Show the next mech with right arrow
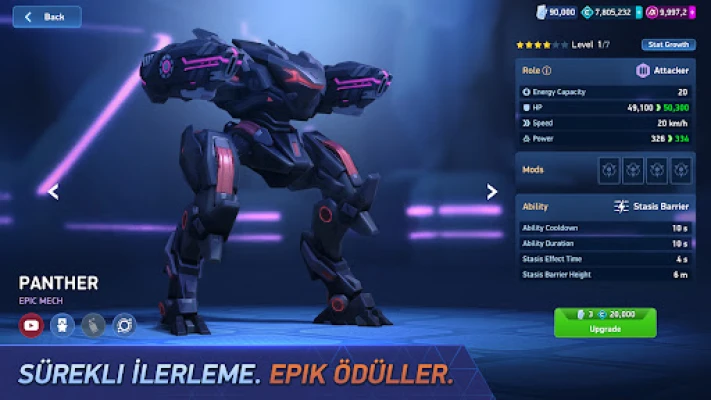The height and width of the screenshot is (400, 711). tap(491, 192)
